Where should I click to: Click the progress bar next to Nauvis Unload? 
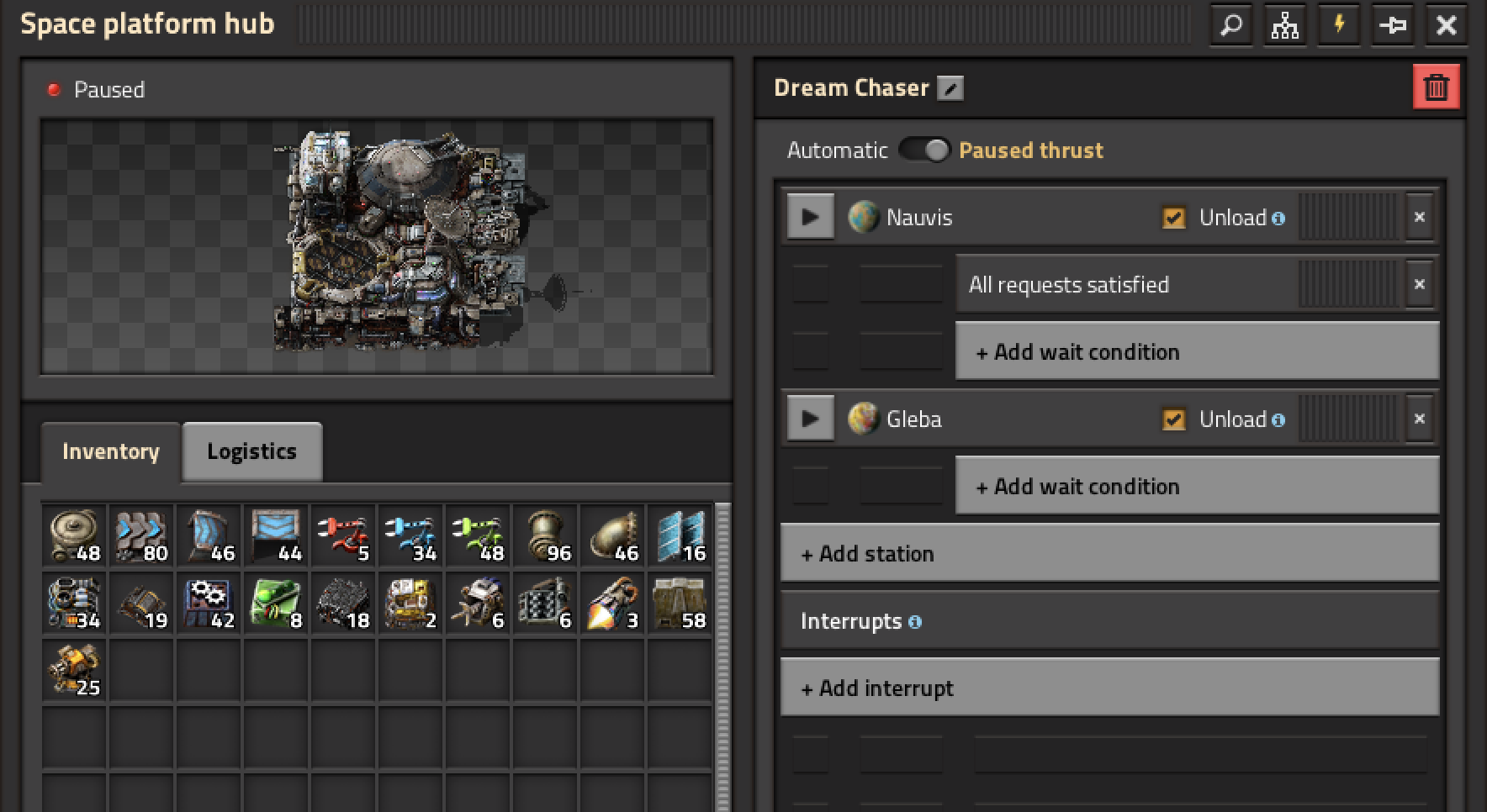(1344, 217)
